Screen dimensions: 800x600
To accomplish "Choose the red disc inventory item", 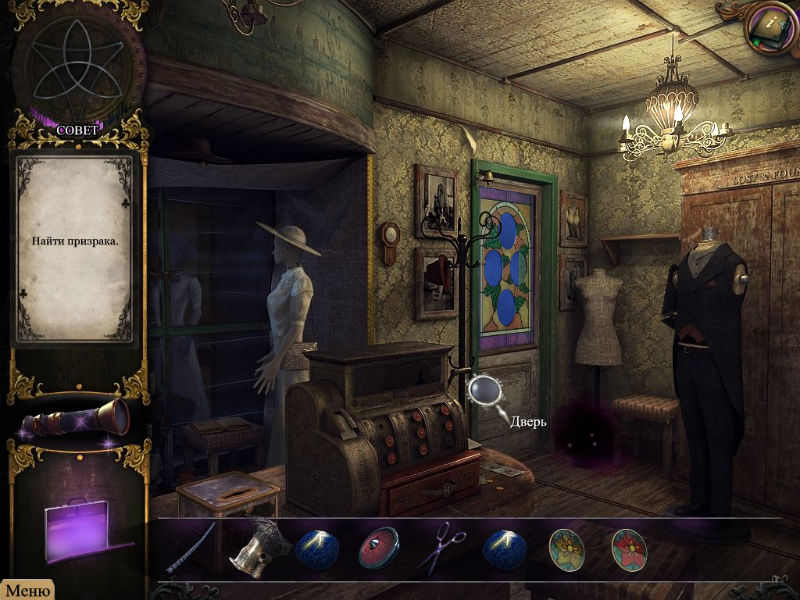I will click(x=378, y=548).
